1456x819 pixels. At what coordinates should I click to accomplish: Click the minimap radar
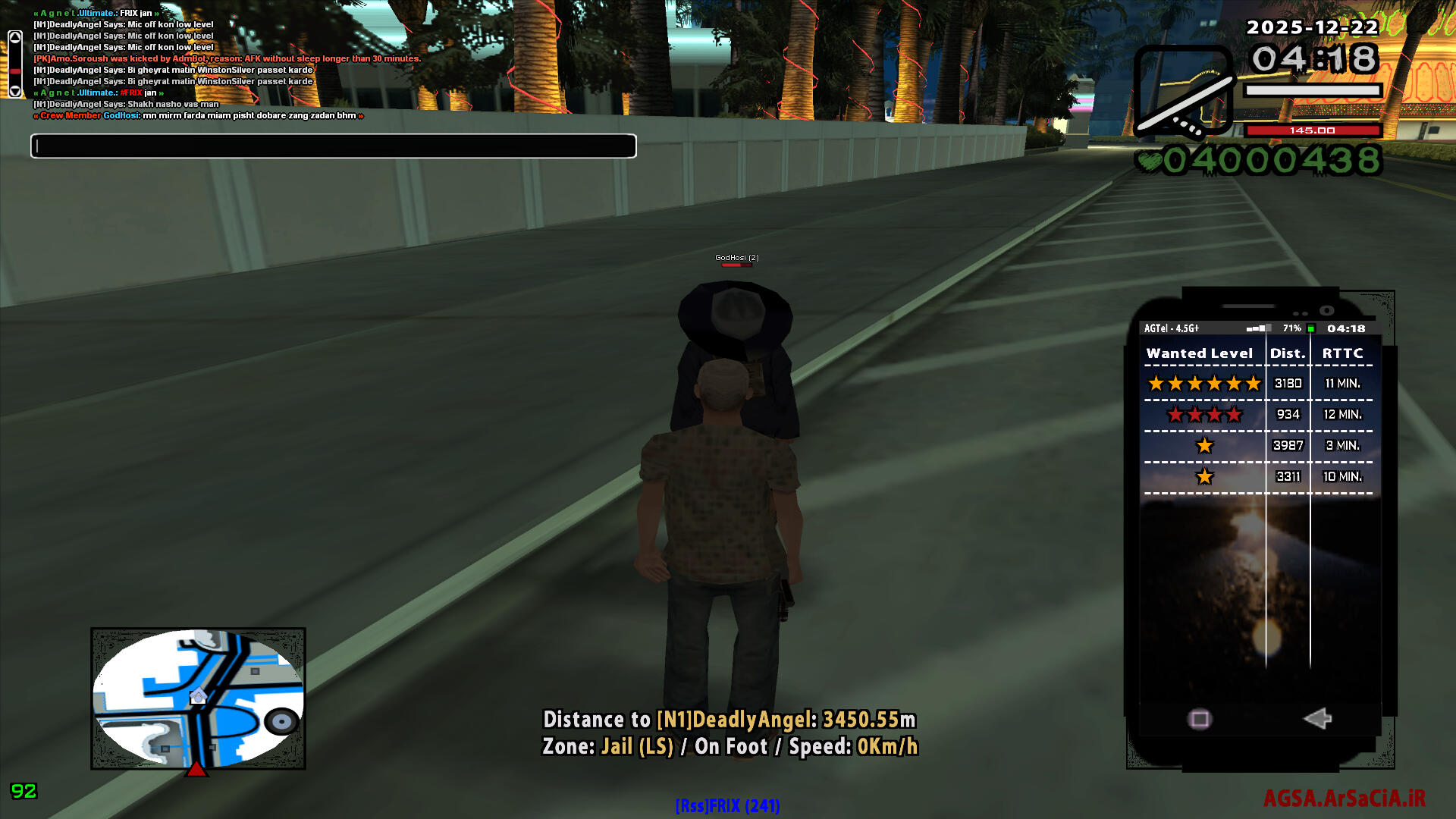(x=198, y=698)
